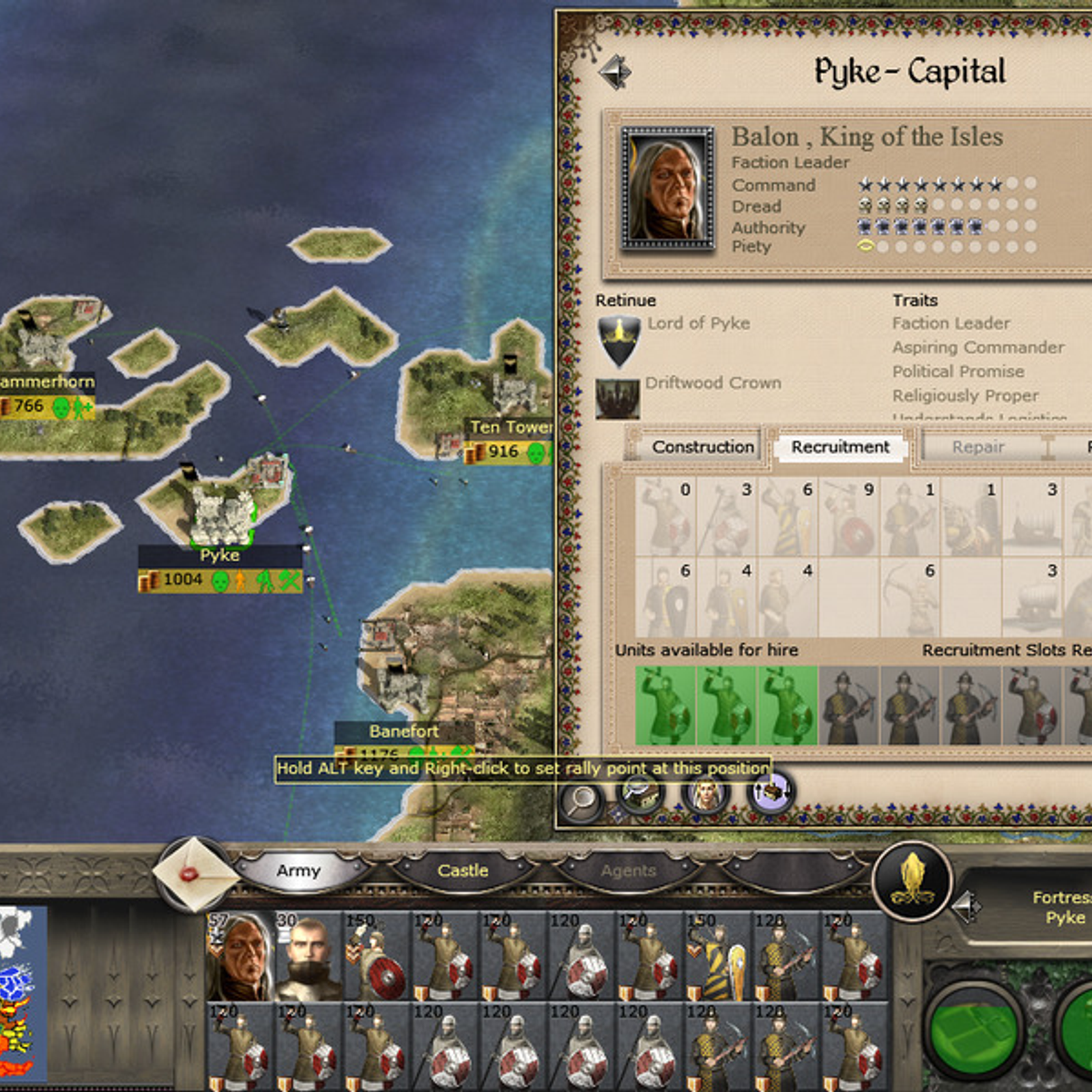This screenshot has height=1092, width=1092.
Task: Select the Recruitment tab
Action: [840, 447]
